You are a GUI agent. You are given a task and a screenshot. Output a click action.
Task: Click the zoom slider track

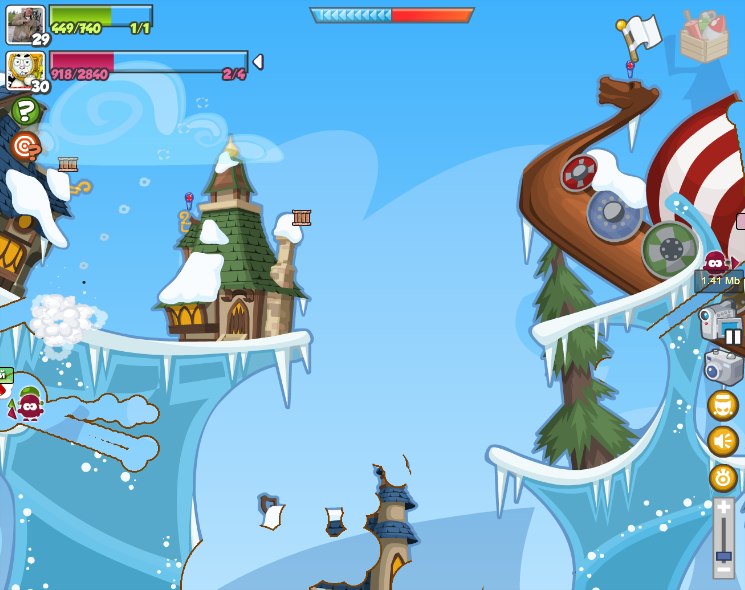[723, 538]
